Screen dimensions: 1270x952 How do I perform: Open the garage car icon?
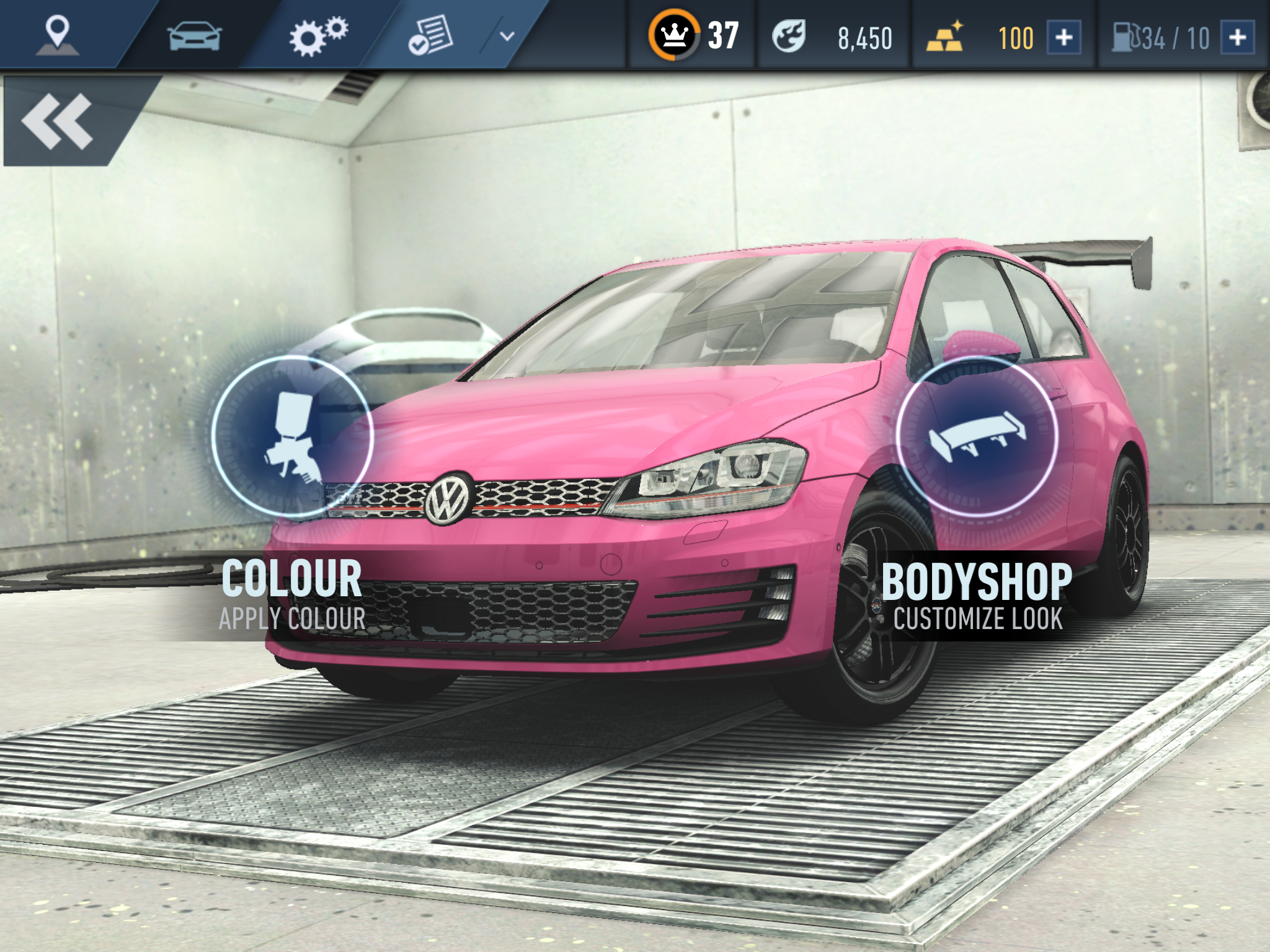click(195, 34)
